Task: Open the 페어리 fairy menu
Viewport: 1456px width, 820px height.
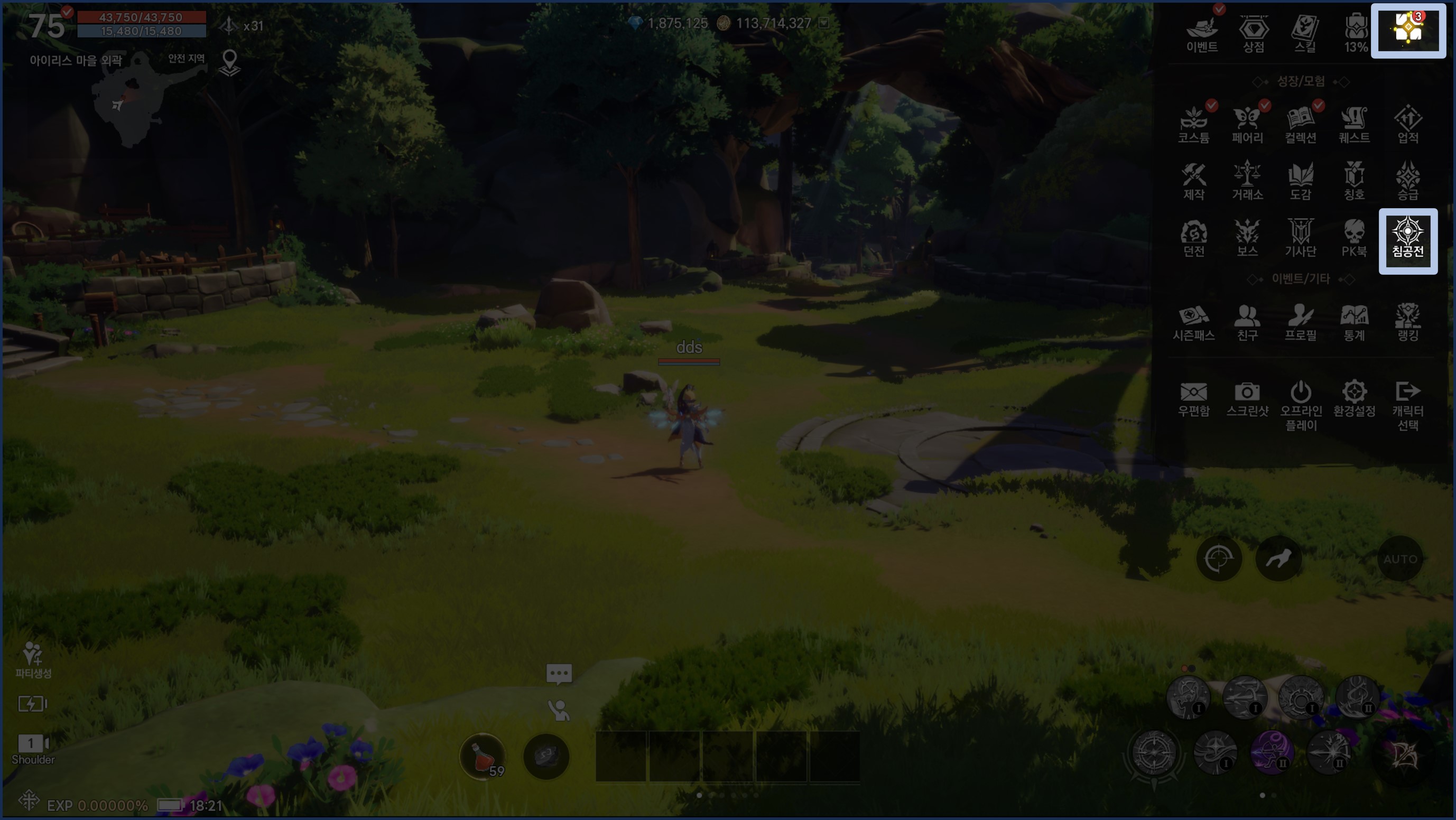Action: [x=1247, y=124]
